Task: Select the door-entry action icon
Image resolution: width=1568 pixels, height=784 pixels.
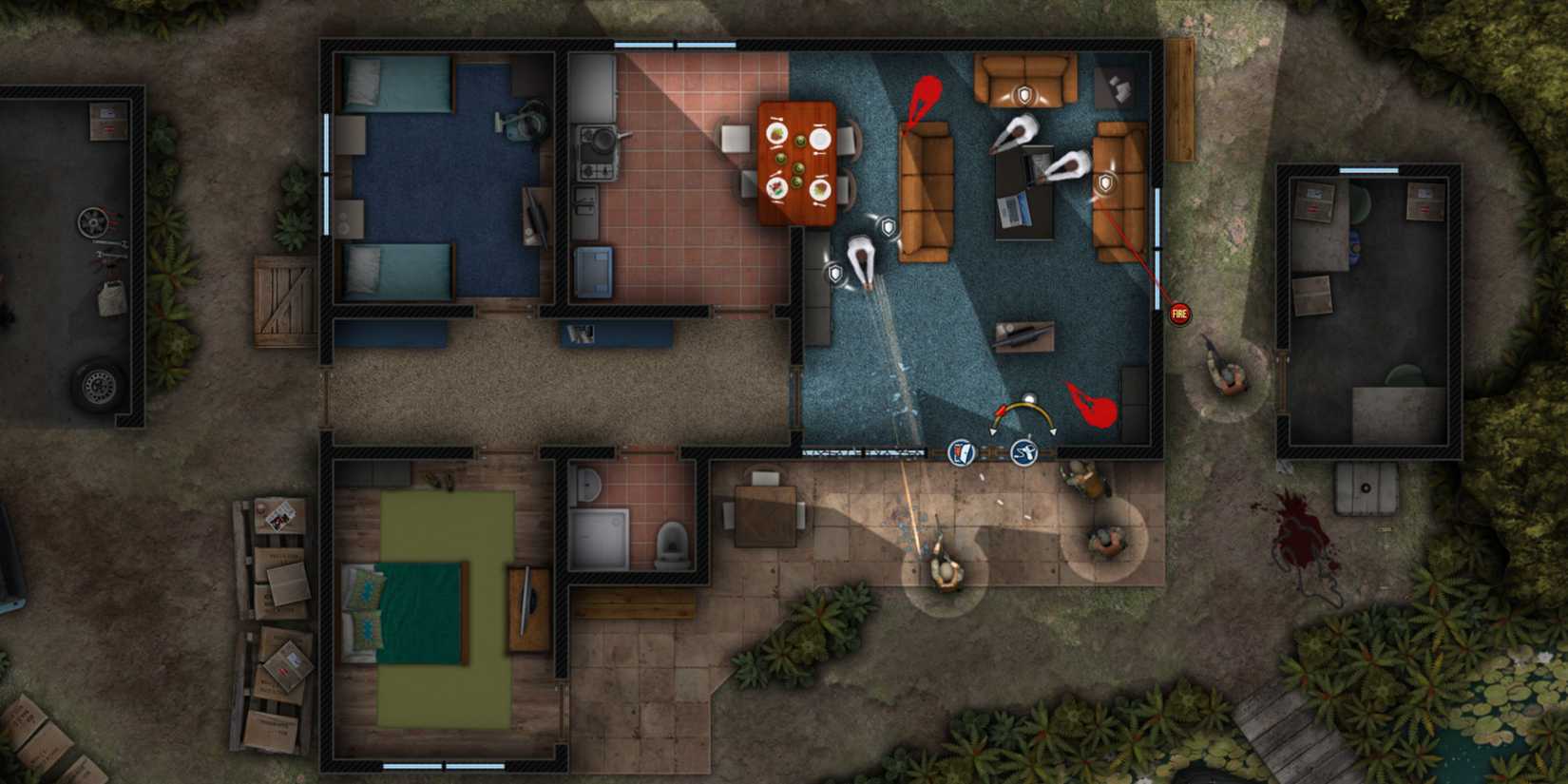Action: click(x=961, y=452)
